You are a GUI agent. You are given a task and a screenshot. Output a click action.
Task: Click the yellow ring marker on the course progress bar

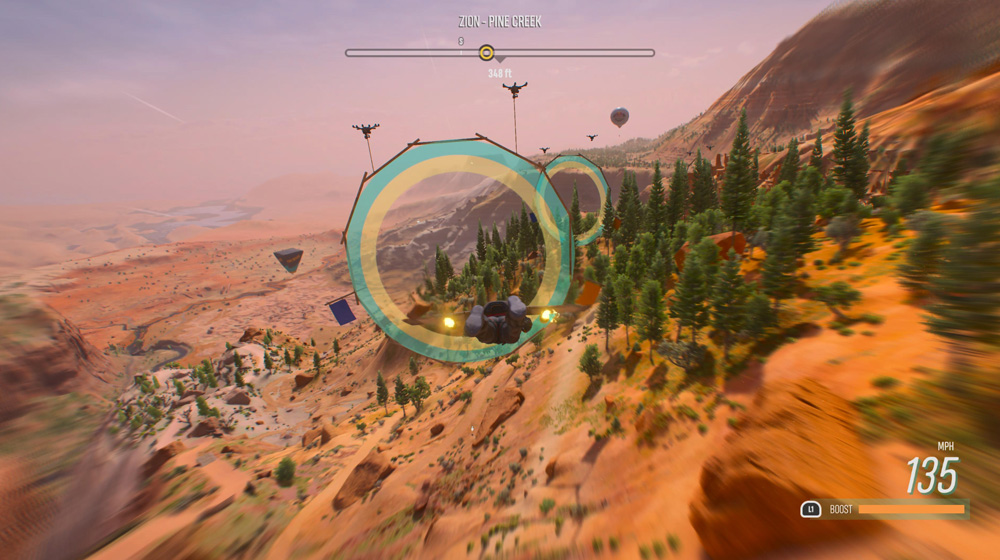tap(486, 53)
